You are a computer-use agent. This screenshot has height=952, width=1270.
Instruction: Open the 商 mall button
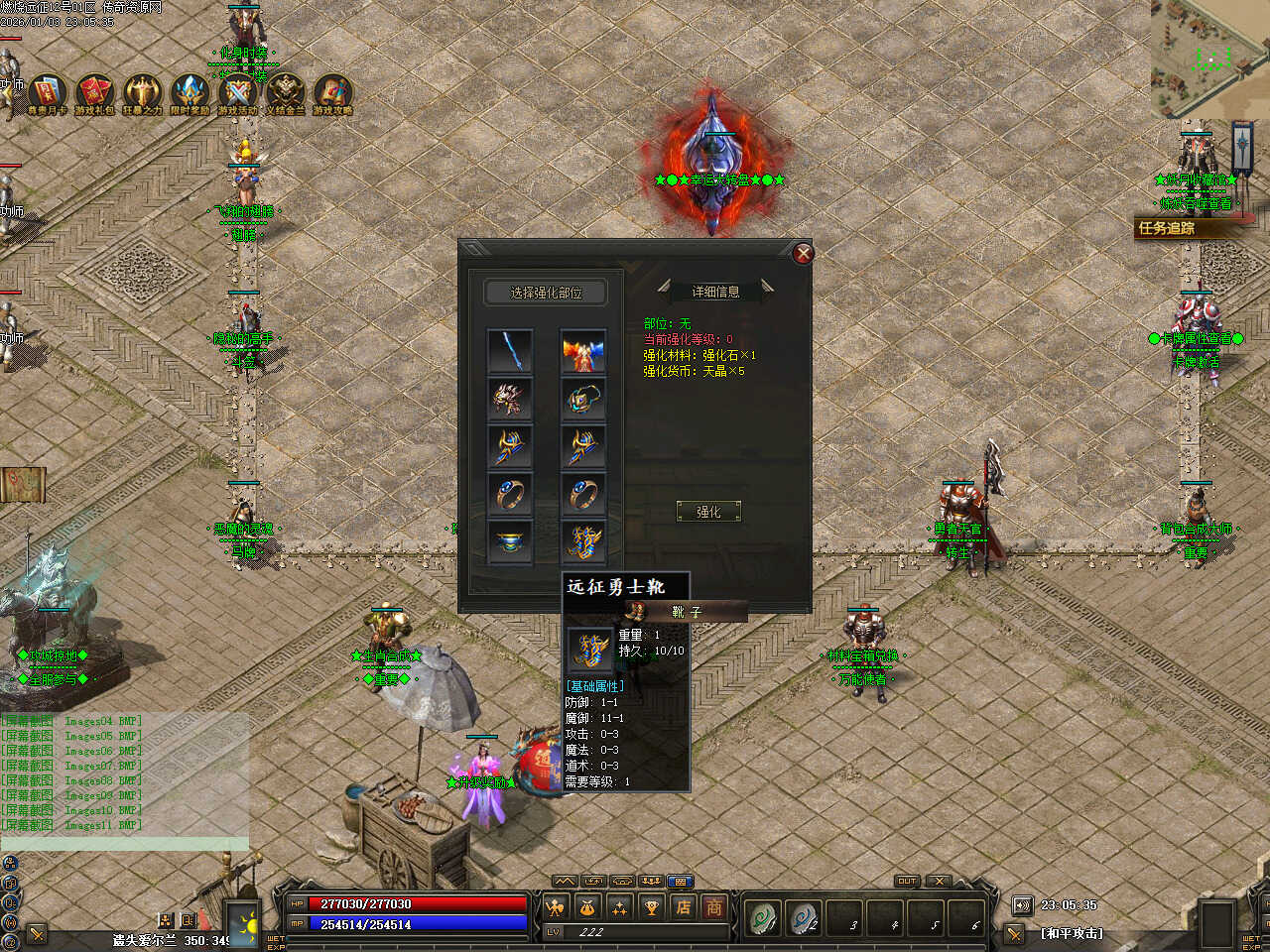click(x=713, y=906)
